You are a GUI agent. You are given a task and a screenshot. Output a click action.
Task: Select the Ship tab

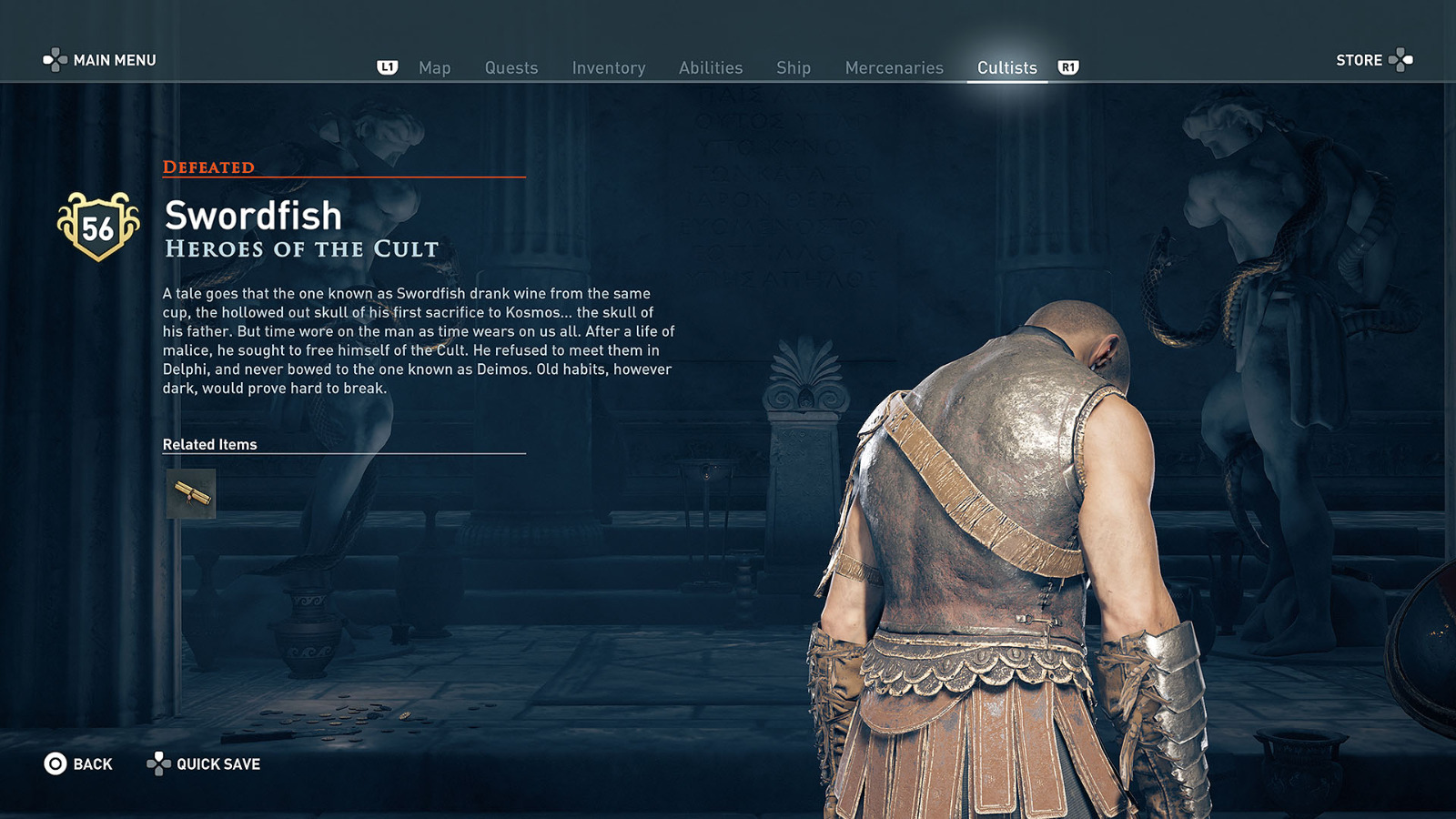(x=793, y=67)
